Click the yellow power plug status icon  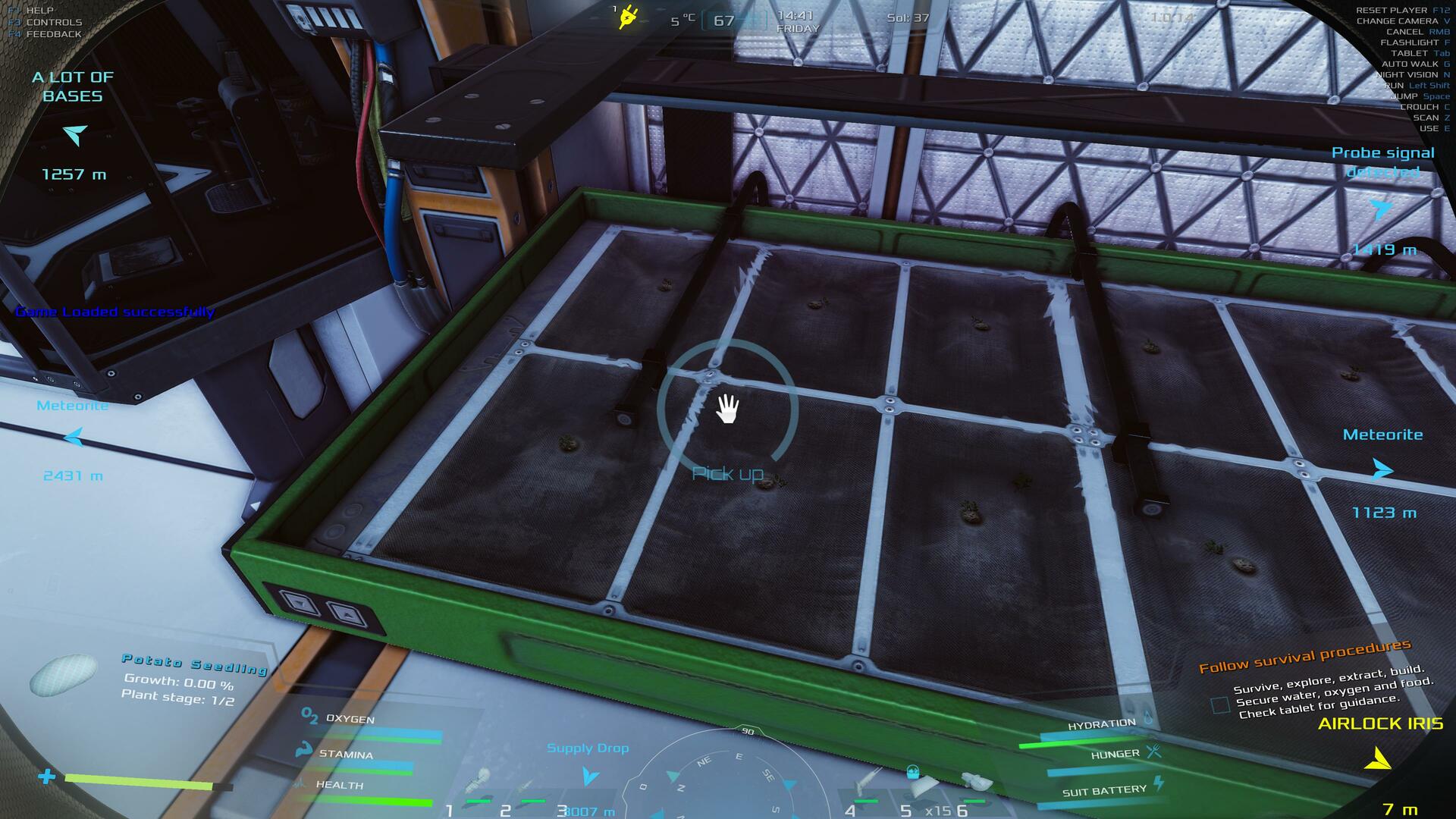click(627, 17)
